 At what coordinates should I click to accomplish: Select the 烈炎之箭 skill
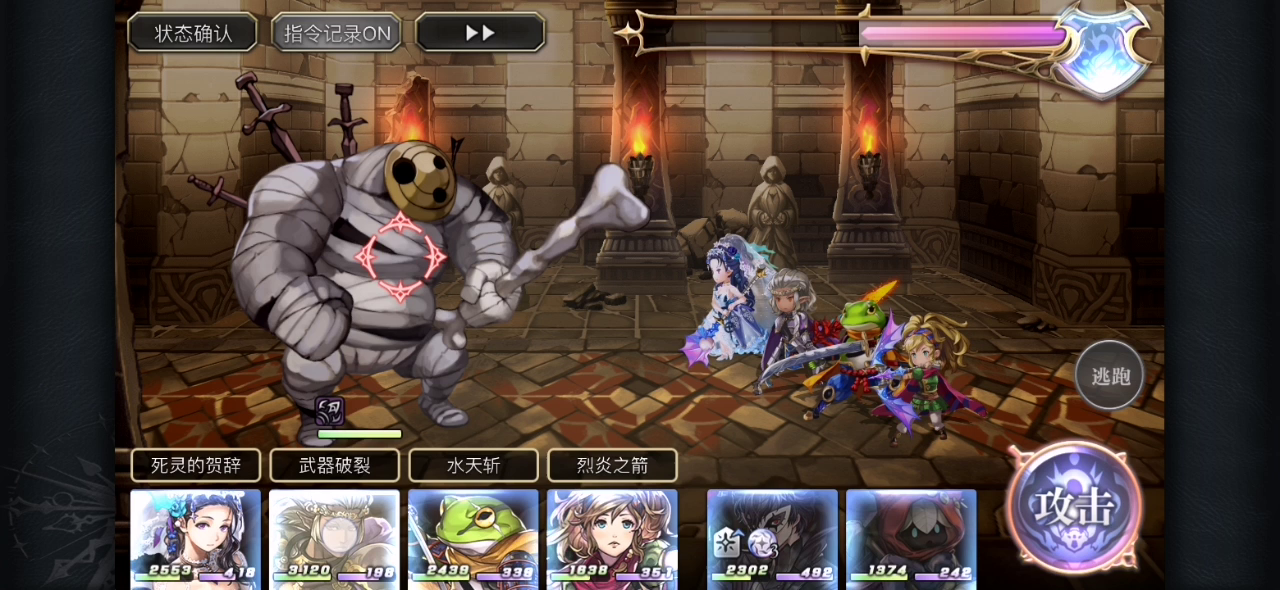[612, 465]
